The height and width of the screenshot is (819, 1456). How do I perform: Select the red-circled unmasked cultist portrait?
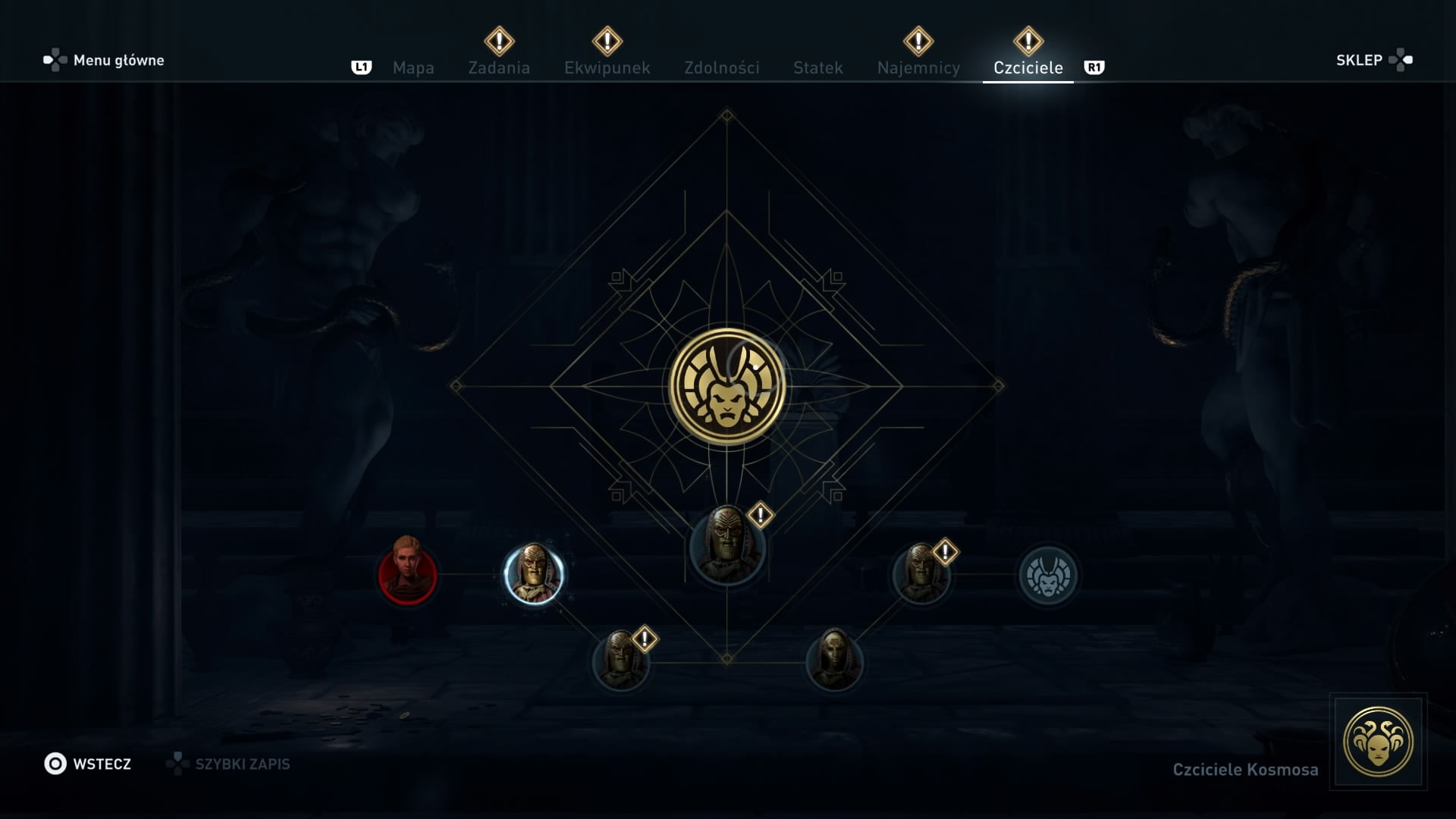[407, 574]
